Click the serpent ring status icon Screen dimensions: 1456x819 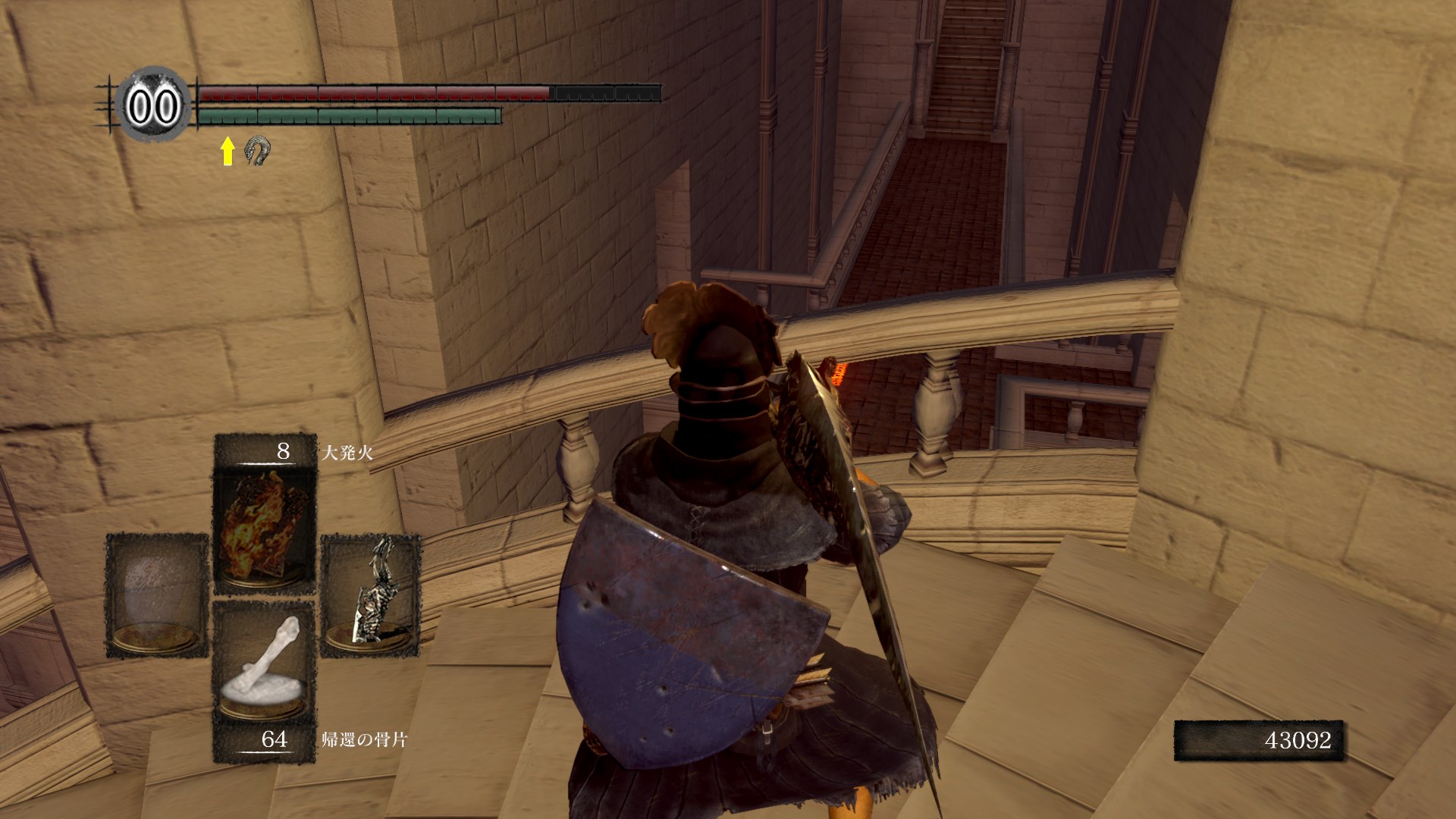pos(258,151)
